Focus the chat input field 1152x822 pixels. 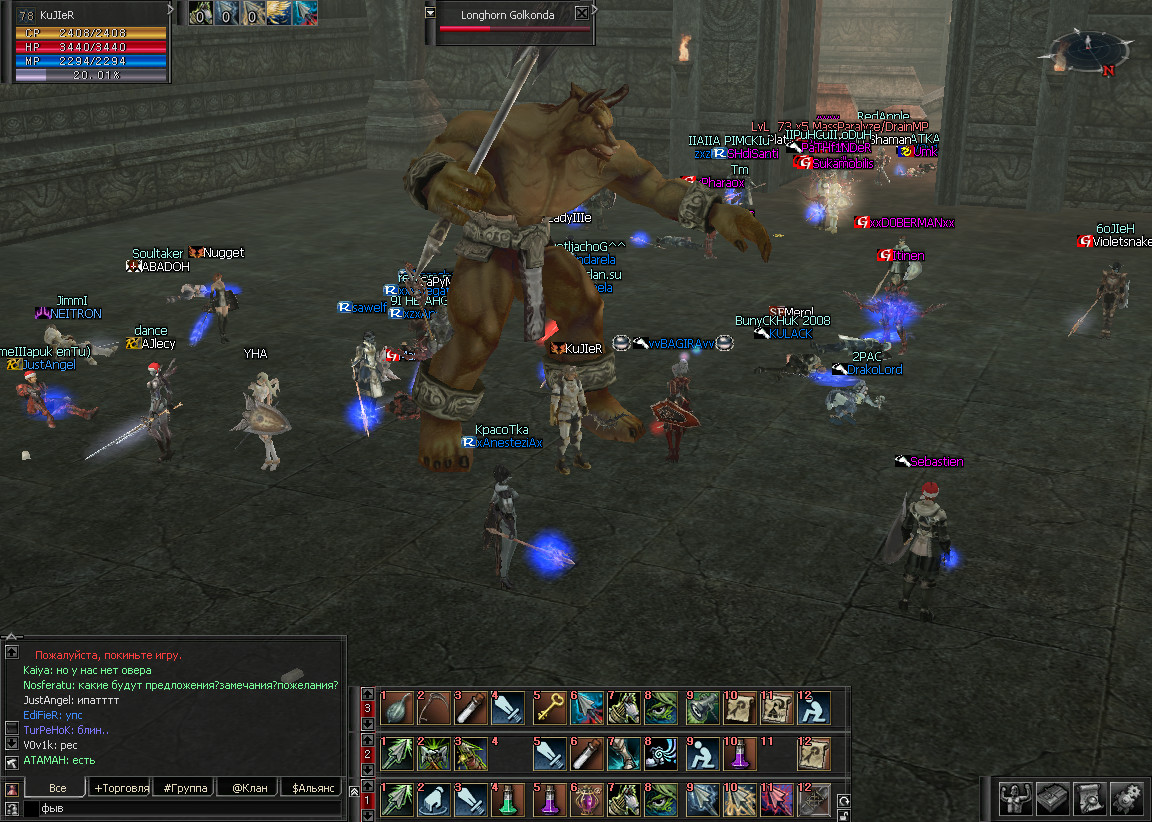coord(180,808)
